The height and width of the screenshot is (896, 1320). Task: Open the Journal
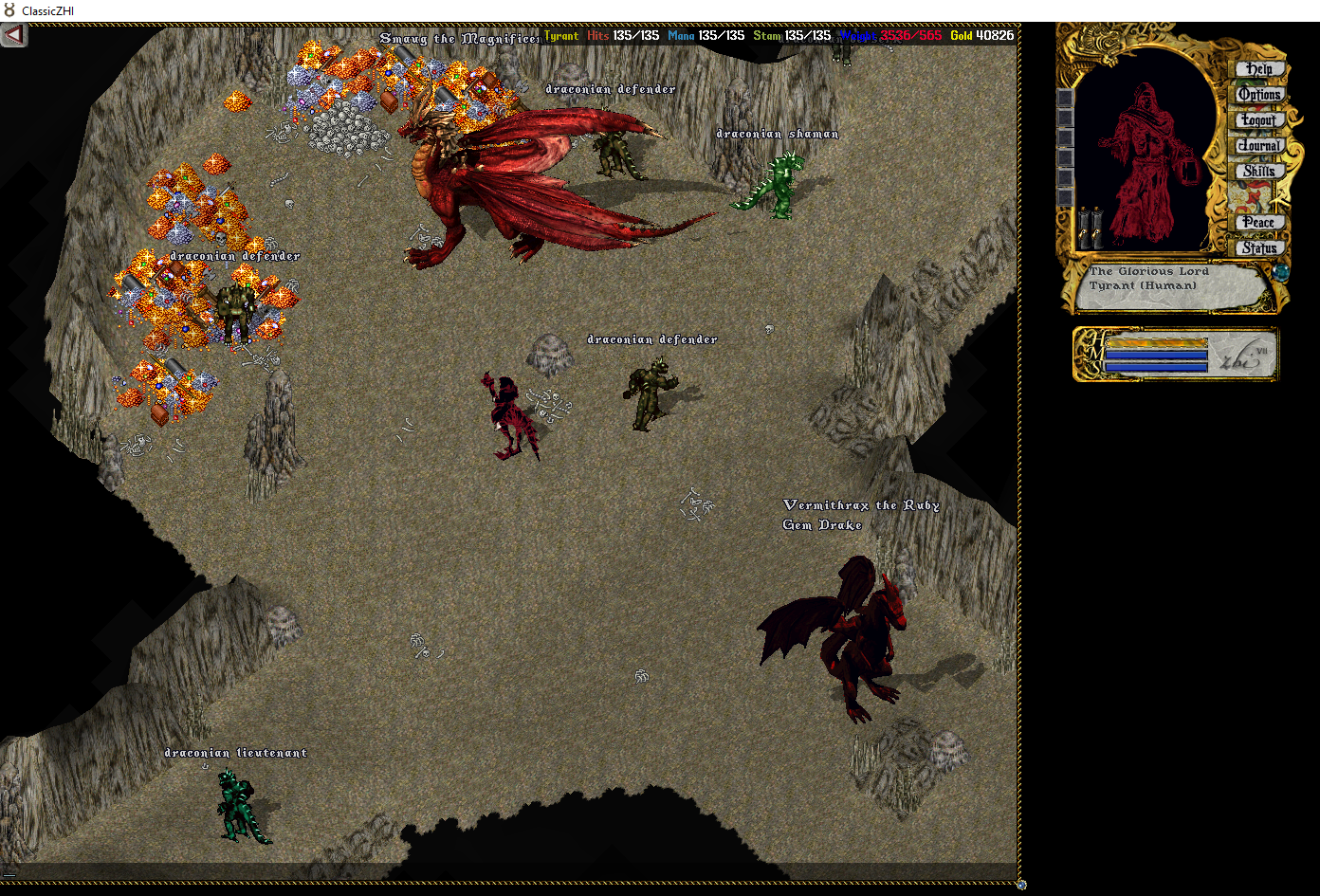tap(1259, 146)
